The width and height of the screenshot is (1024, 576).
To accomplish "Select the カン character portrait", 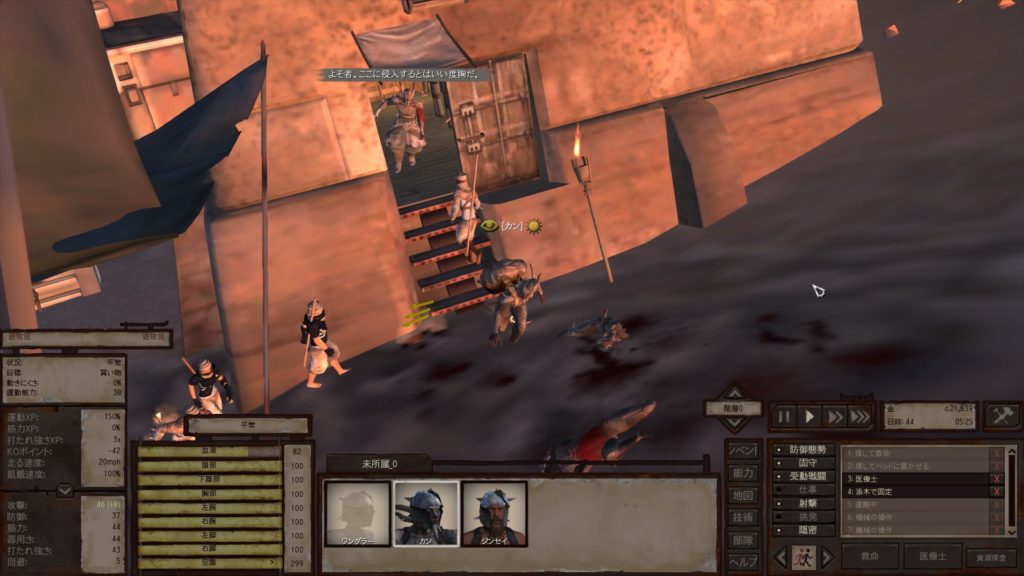I will 426,514.
